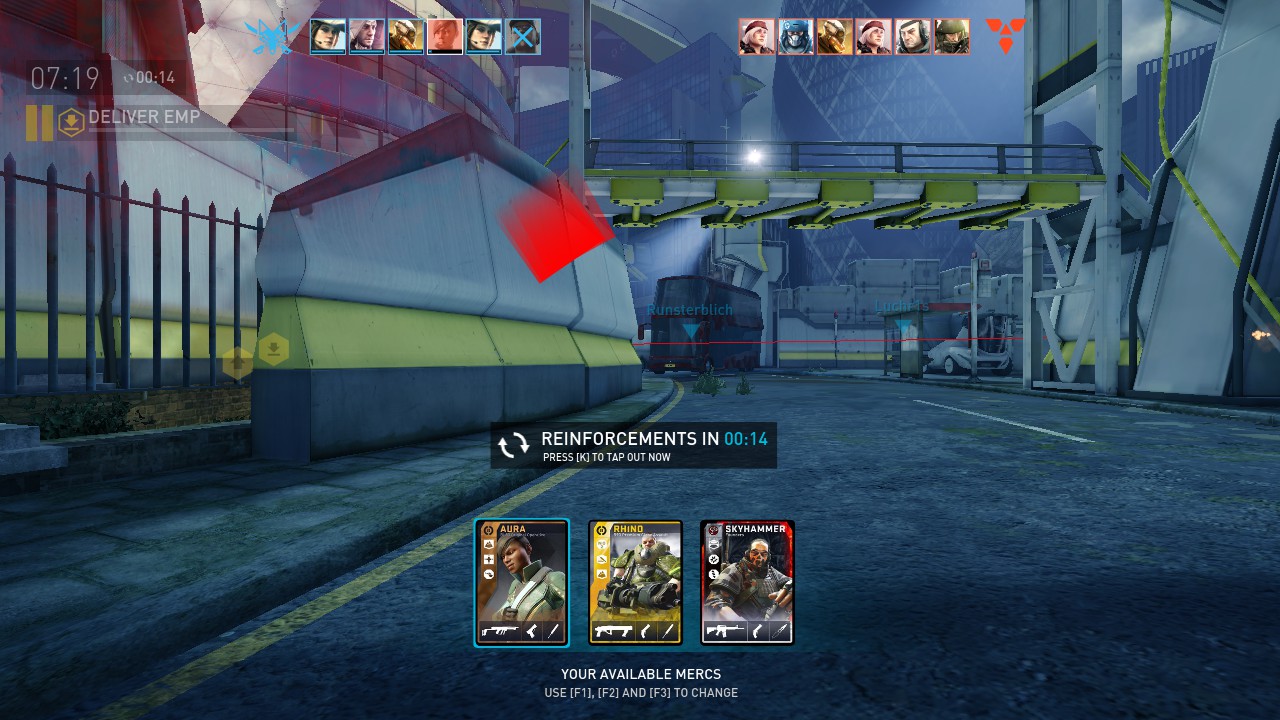1280x720 pixels.
Task: Click the blue team emblem icon
Action: point(272,37)
